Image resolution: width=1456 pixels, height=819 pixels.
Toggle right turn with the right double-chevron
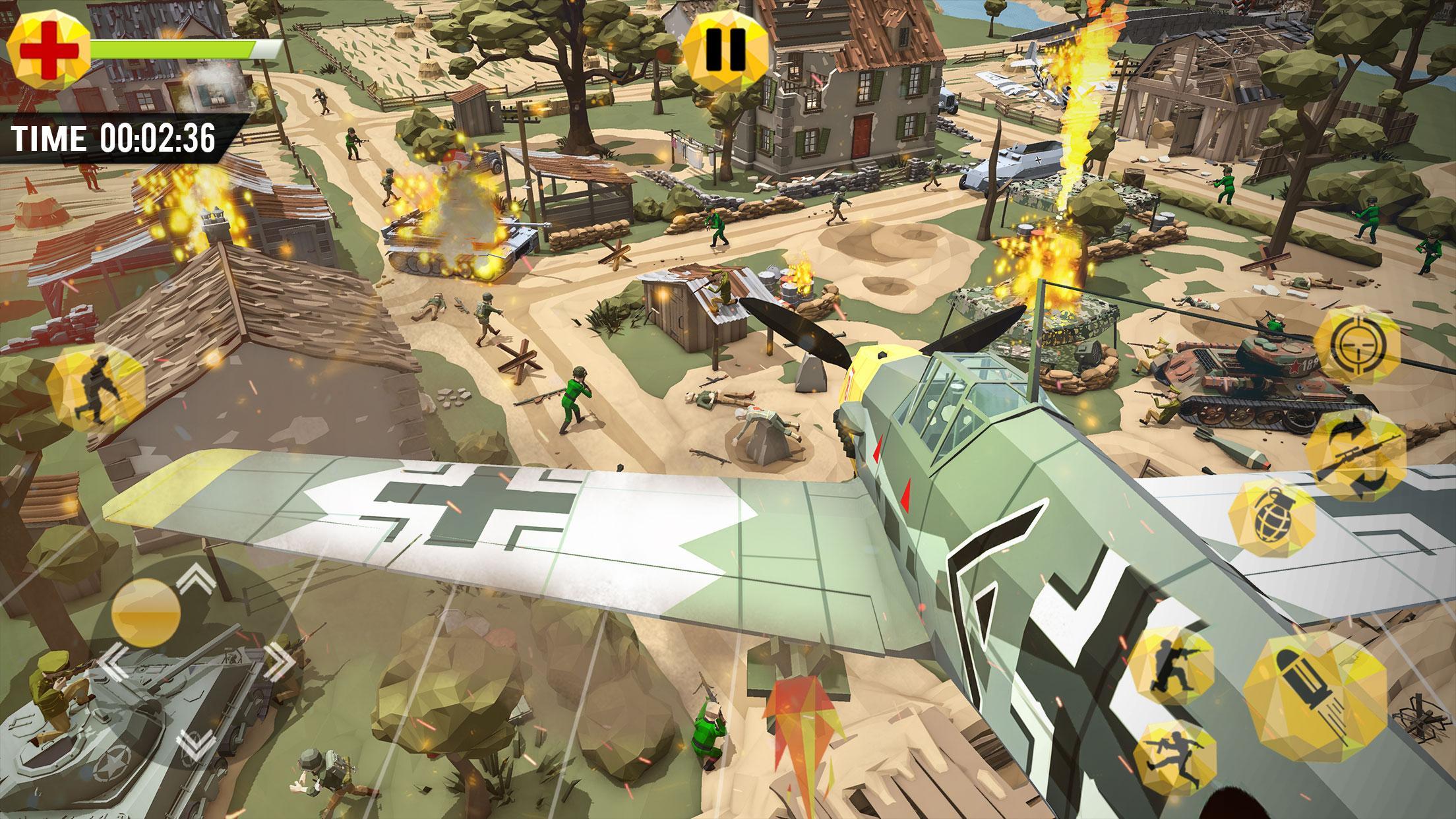(280, 663)
